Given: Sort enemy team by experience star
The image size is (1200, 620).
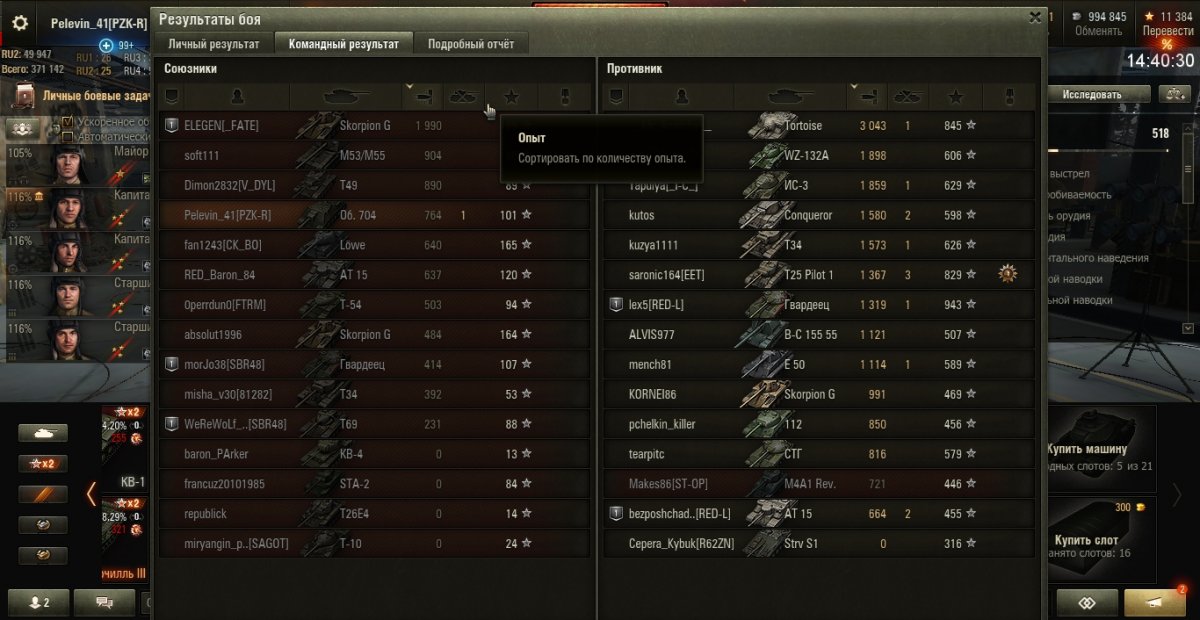Looking at the screenshot, I should [956, 97].
